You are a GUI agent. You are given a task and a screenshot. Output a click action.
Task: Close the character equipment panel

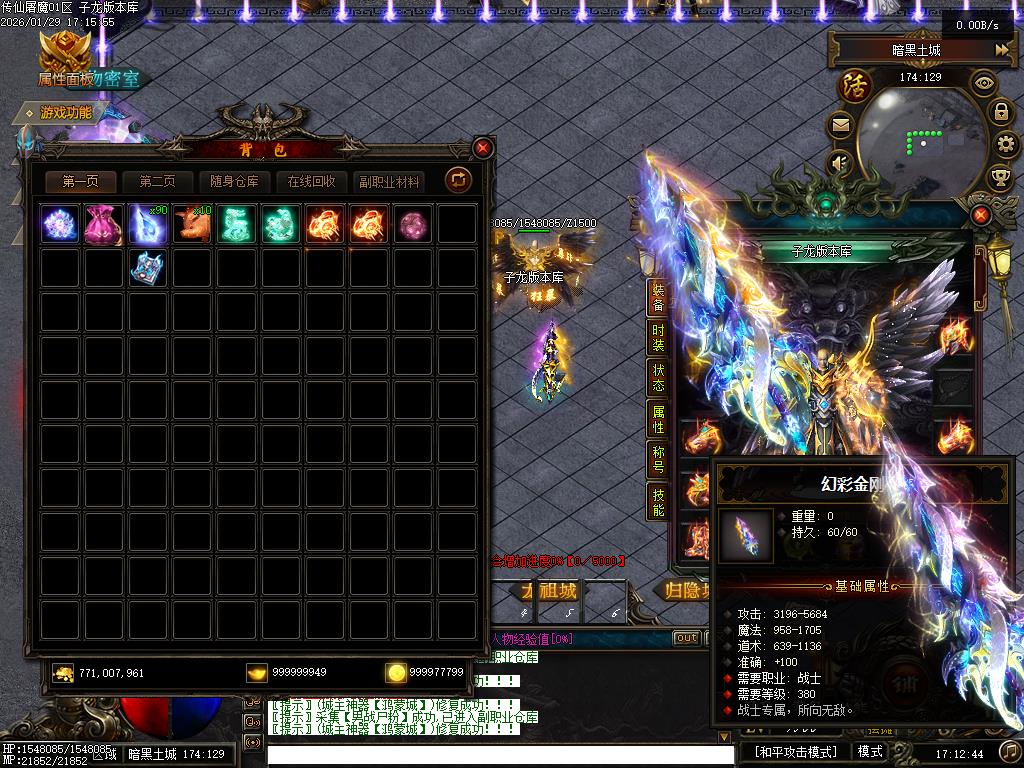[x=981, y=215]
